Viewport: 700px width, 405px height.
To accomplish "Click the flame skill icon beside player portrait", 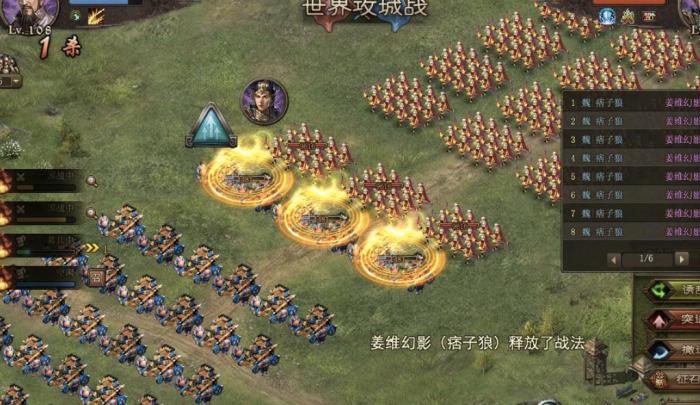I will tap(97, 16).
